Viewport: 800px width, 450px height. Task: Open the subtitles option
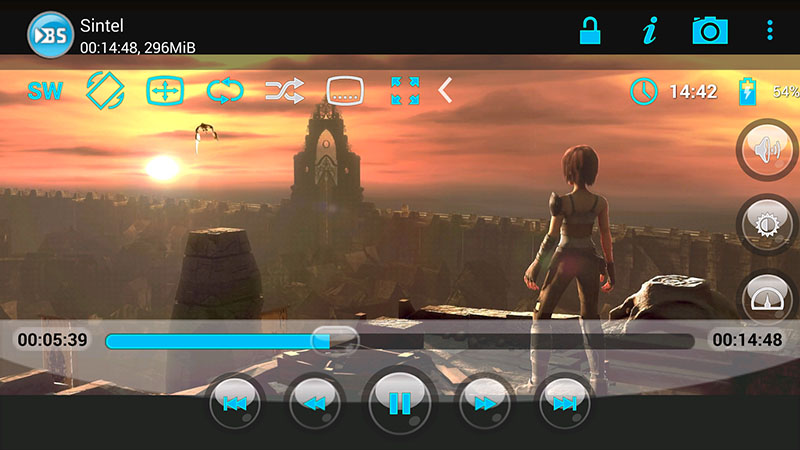tap(345, 92)
